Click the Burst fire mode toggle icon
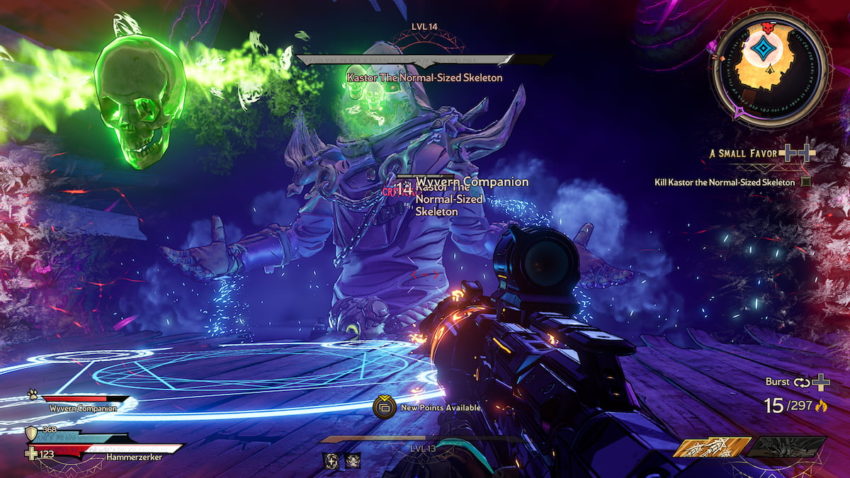This screenshot has height=478, width=850. point(803,382)
